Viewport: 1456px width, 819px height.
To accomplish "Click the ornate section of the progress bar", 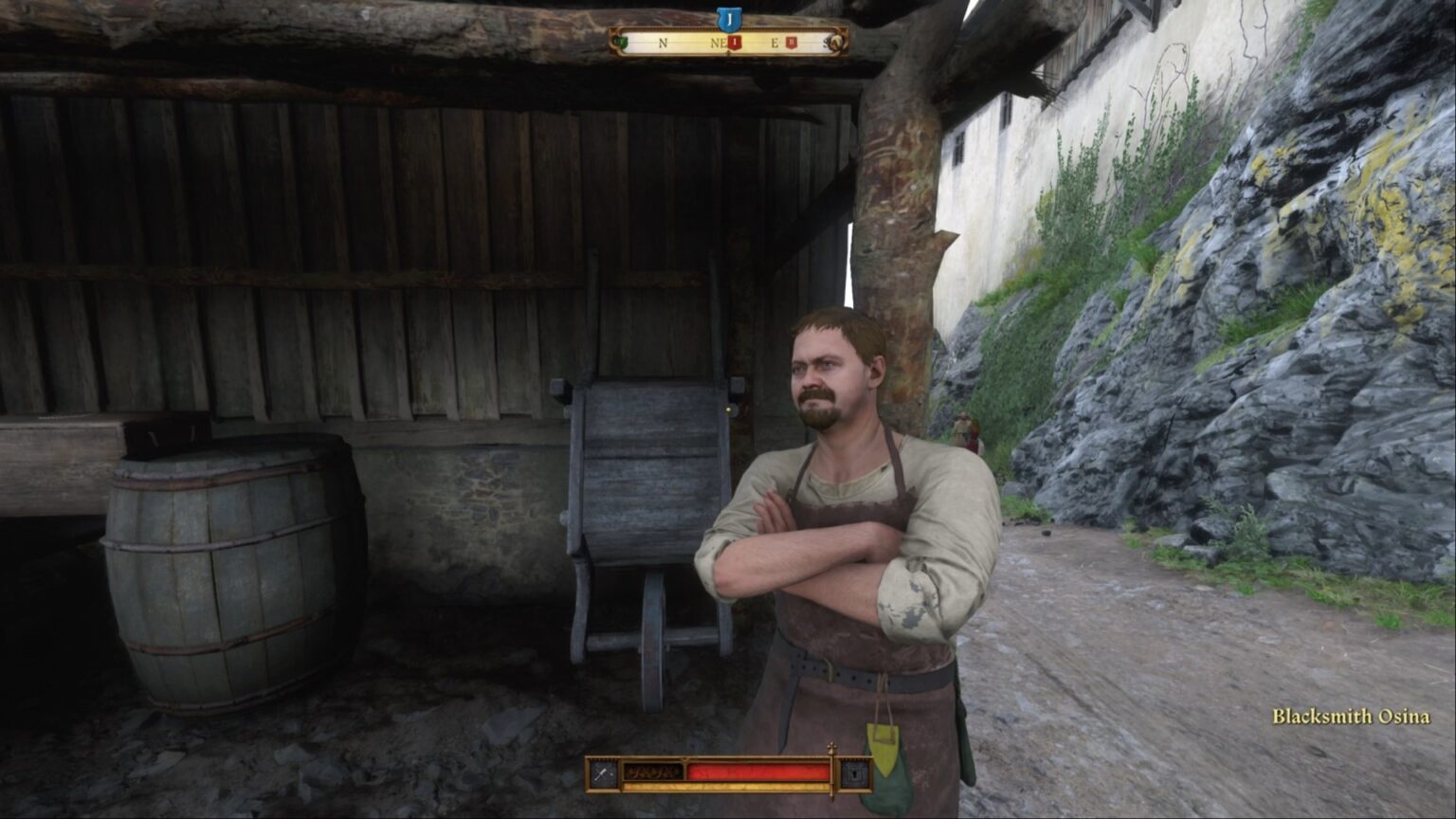I will pos(654,772).
